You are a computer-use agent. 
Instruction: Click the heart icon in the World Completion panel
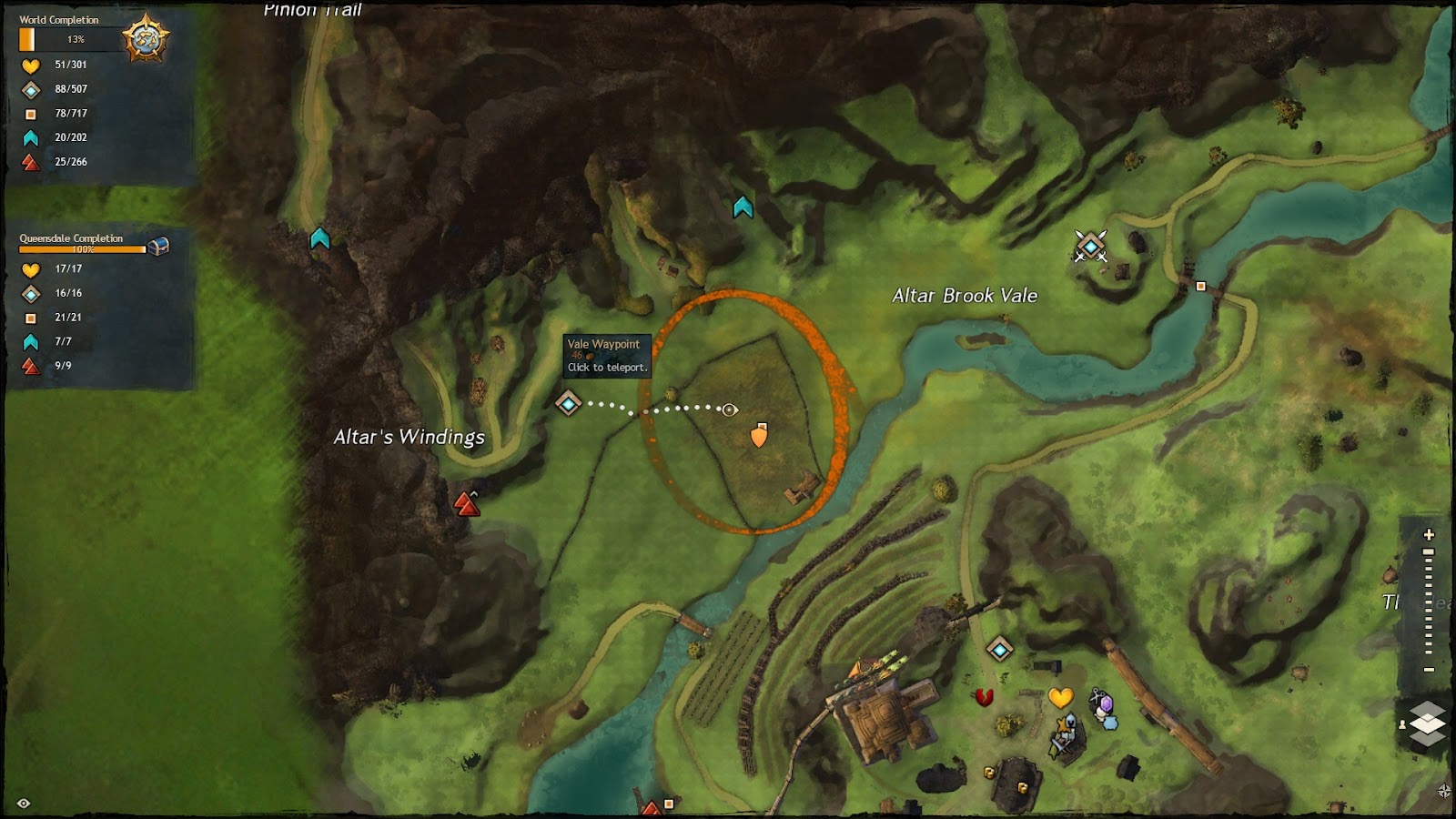pyautogui.click(x=30, y=65)
